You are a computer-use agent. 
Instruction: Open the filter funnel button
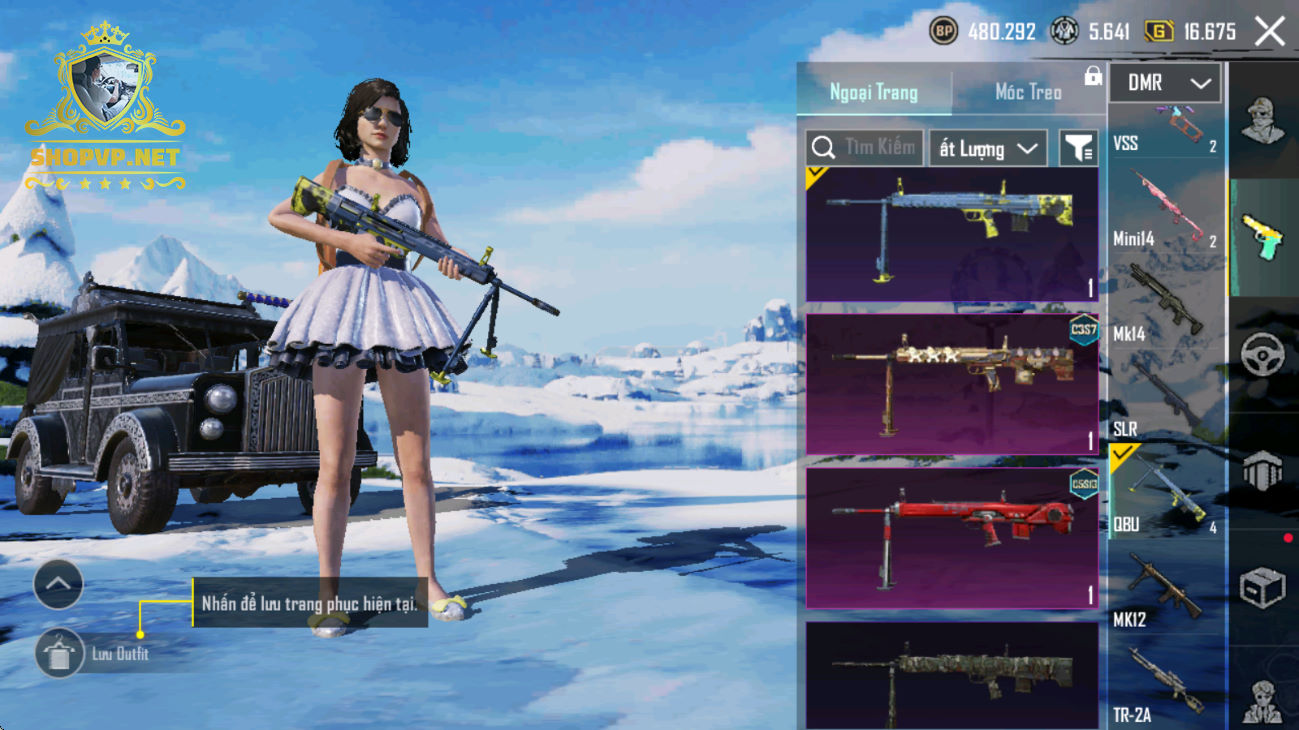click(x=1078, y=149)
